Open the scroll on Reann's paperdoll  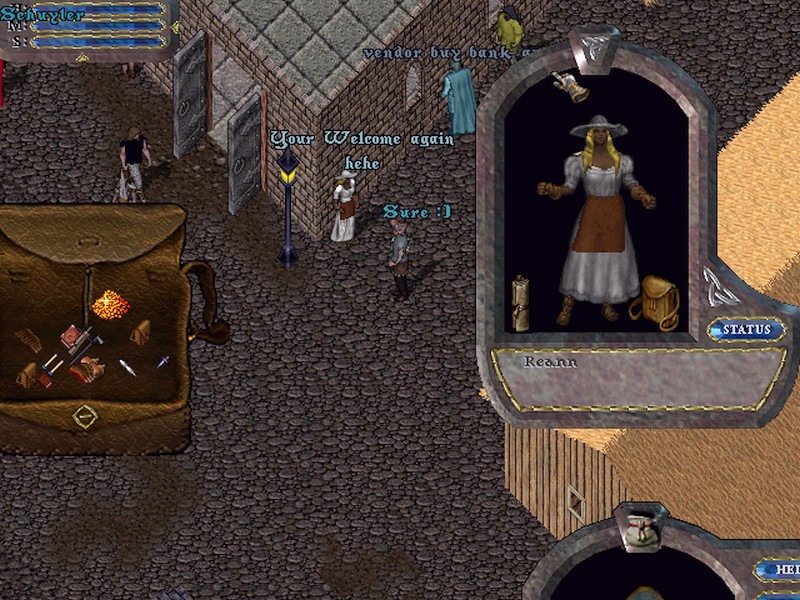coord(520,300)
